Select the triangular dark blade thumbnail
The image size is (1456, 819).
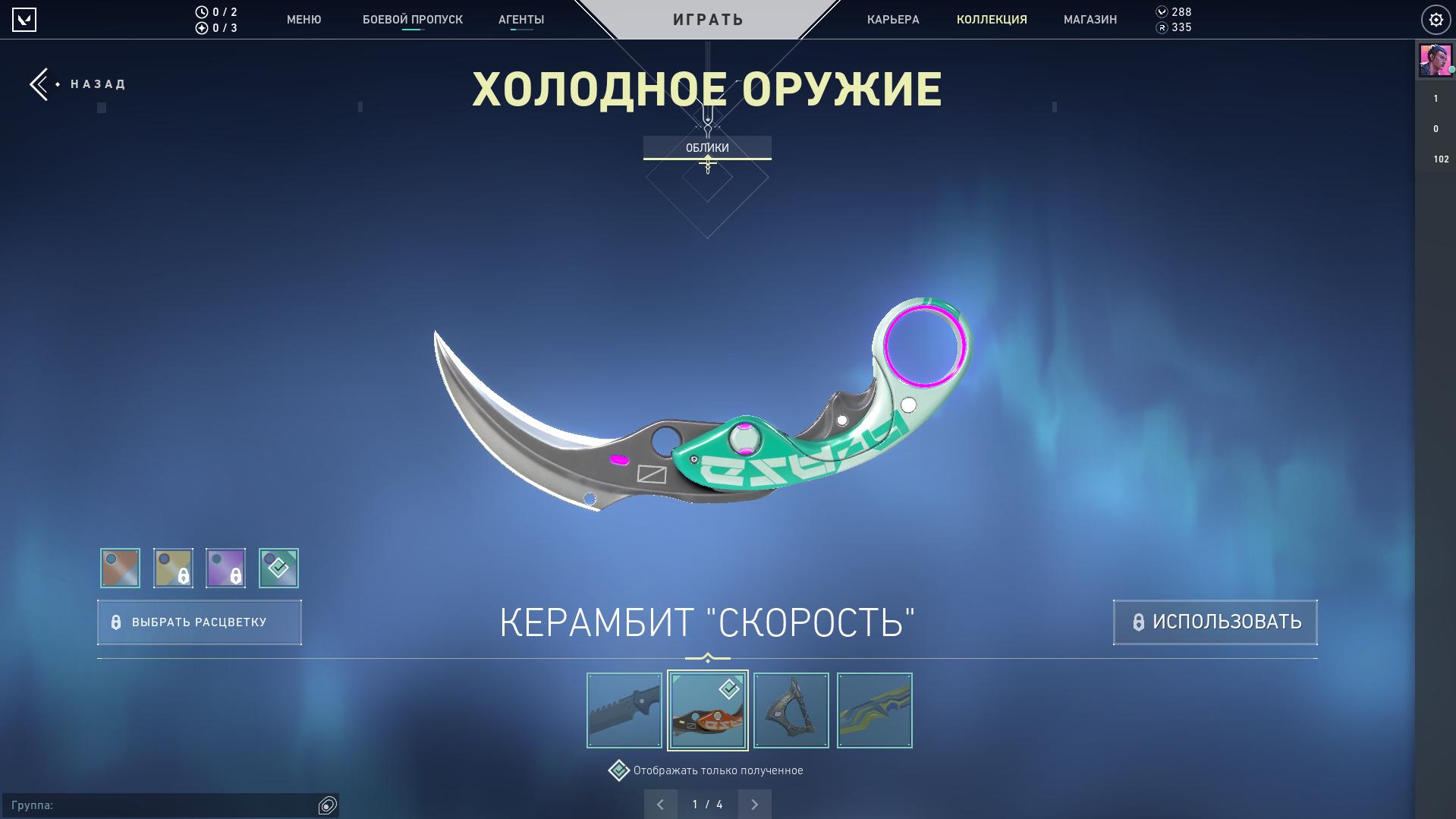coord(791,710)
